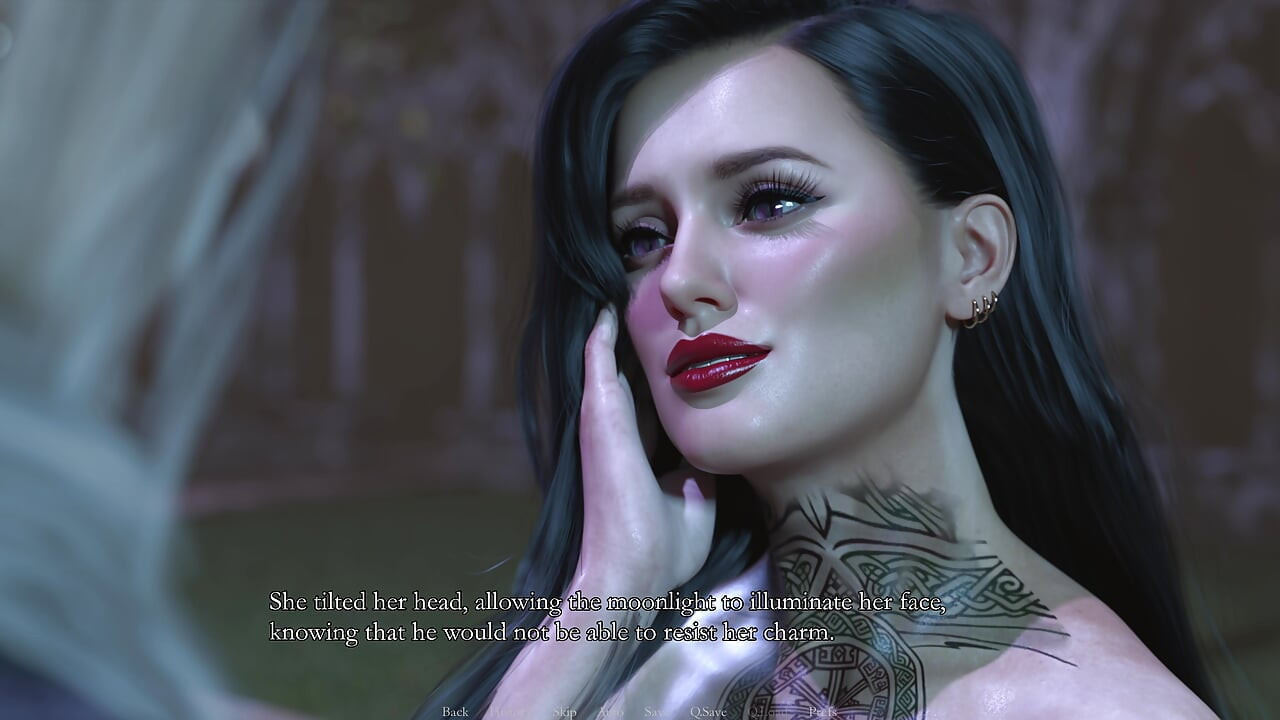The height and width of the screenshot is (720, 1280).
Task: Open History to review past dialogue
Action: (509, 713)
